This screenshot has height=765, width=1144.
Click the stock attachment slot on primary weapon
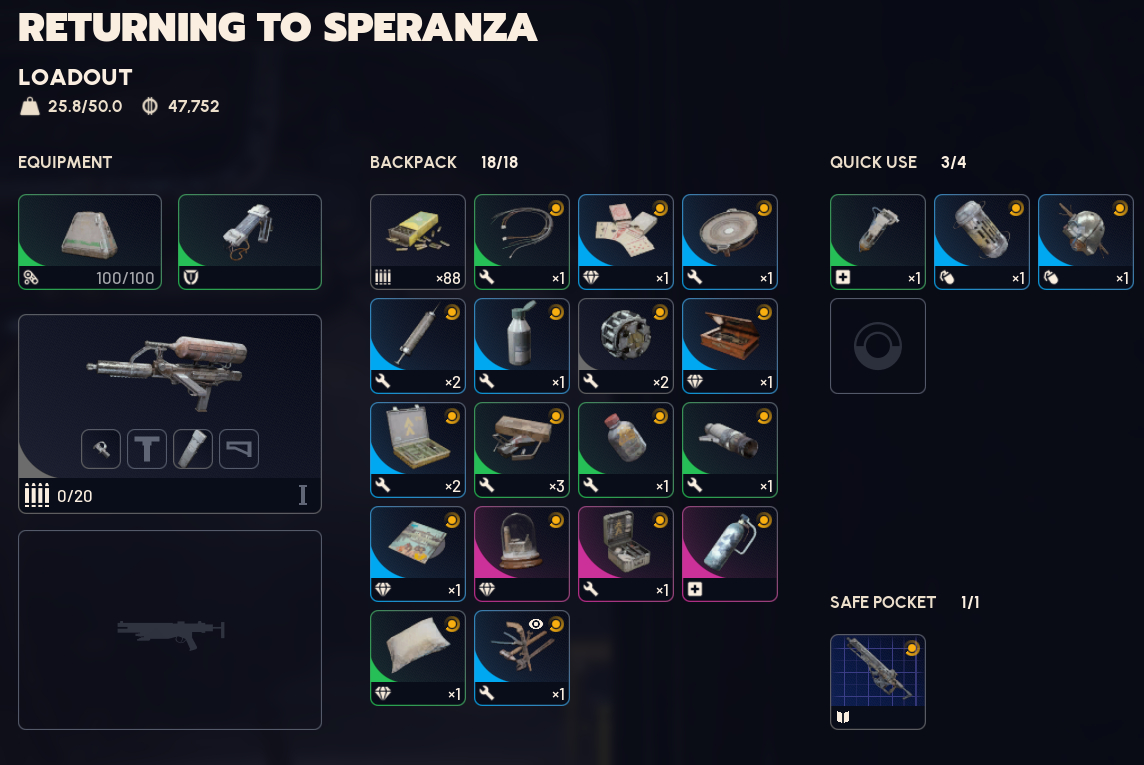point(239,449)
